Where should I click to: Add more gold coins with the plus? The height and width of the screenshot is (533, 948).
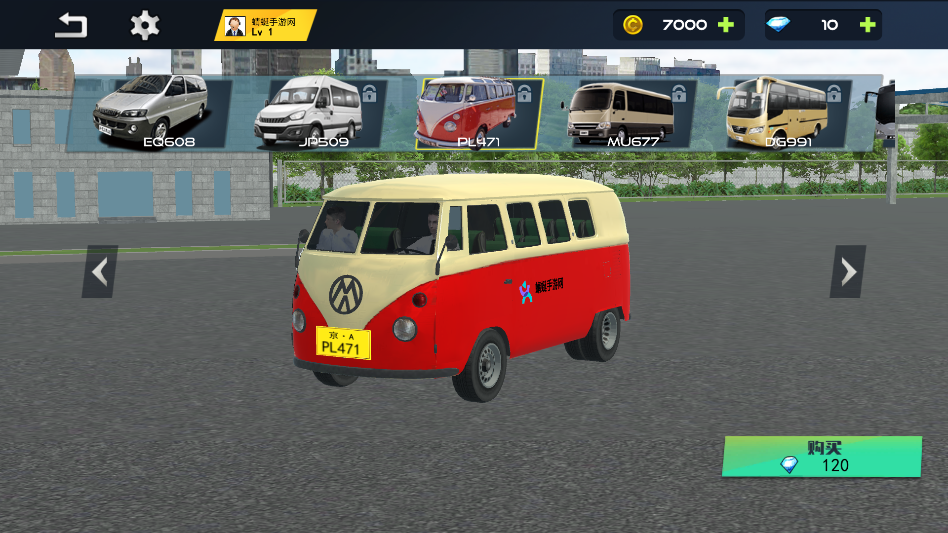tap(726, 25)
